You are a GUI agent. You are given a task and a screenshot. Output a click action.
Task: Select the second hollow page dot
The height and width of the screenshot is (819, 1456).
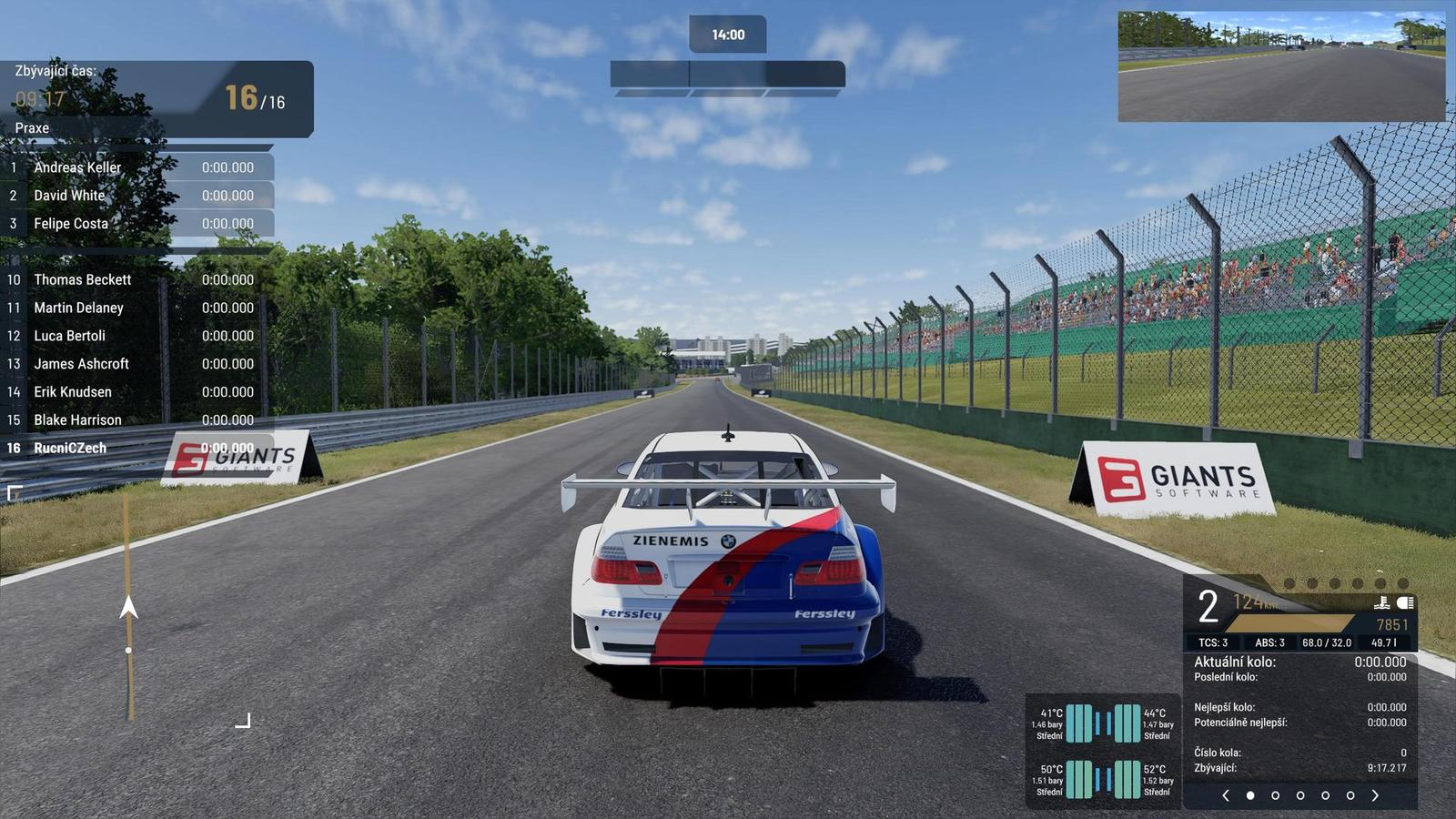pos(1301,794)
